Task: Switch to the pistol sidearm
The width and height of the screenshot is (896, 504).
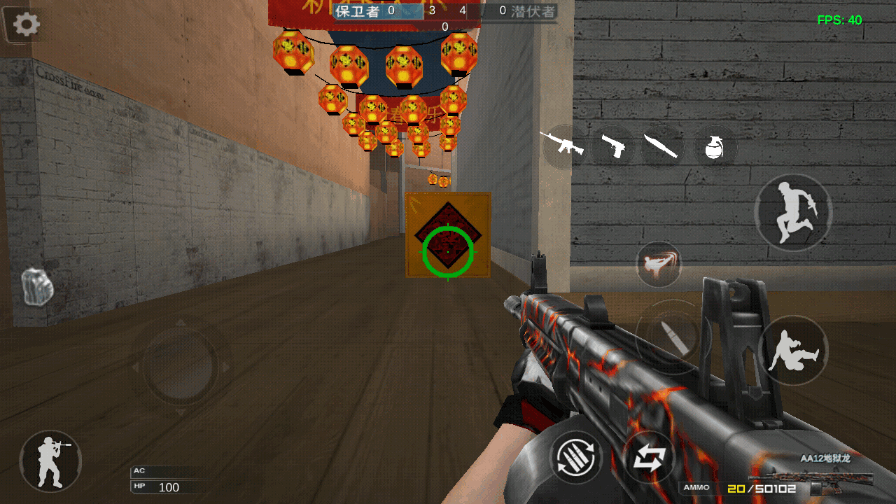Action: pos(613,147)
